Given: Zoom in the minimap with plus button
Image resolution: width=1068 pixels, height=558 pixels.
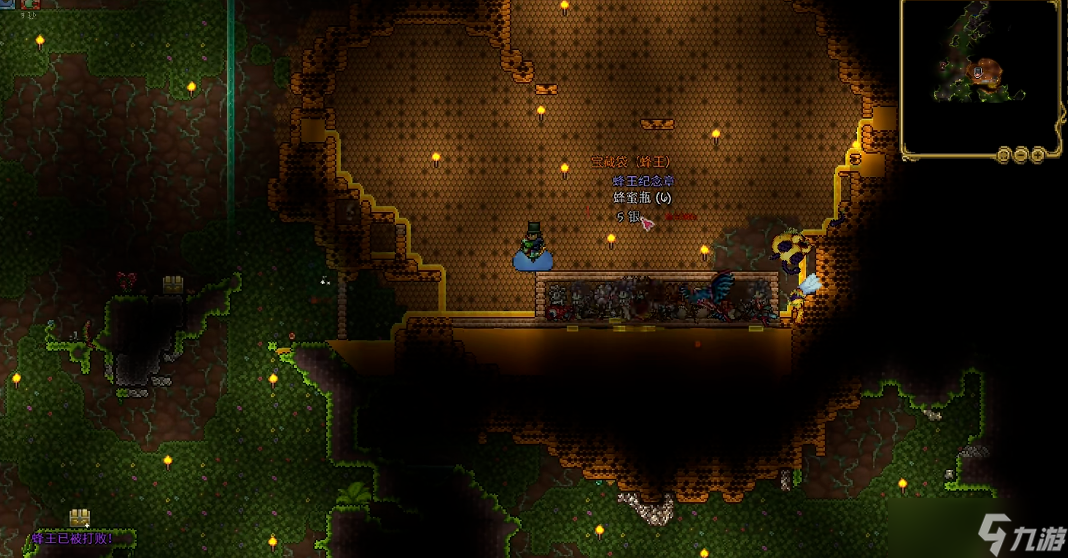Looking at the screenshot, I should click(x=1040, y=155).
